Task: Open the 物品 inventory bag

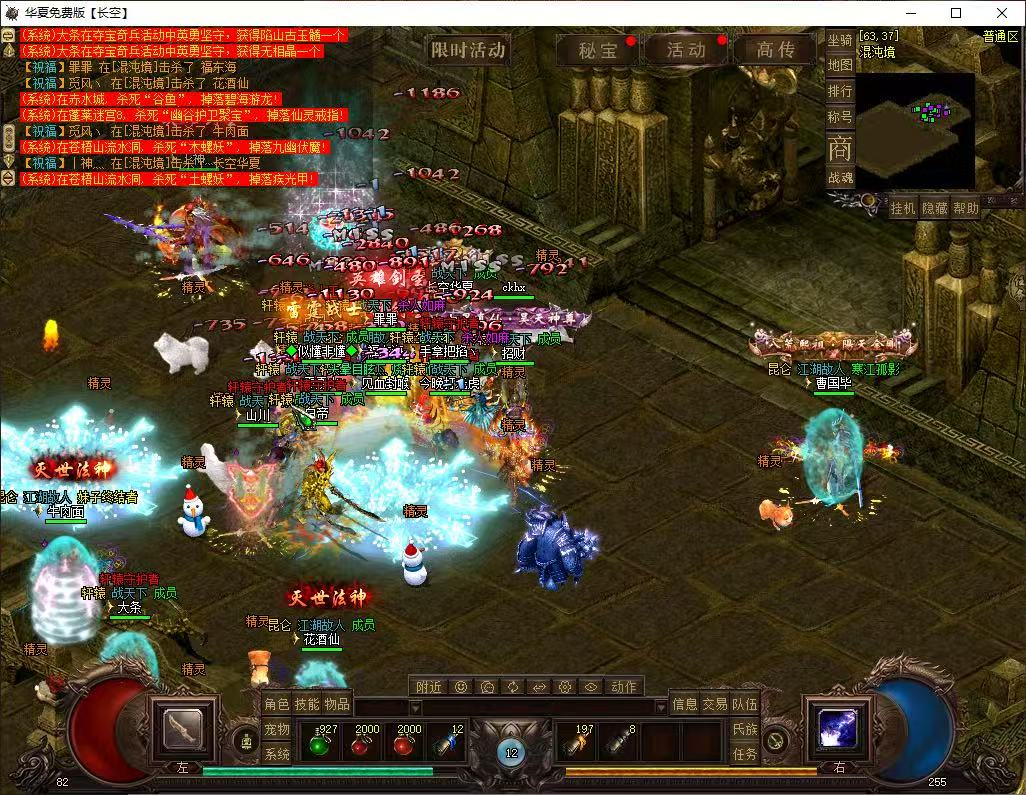Action: [337, 704]
